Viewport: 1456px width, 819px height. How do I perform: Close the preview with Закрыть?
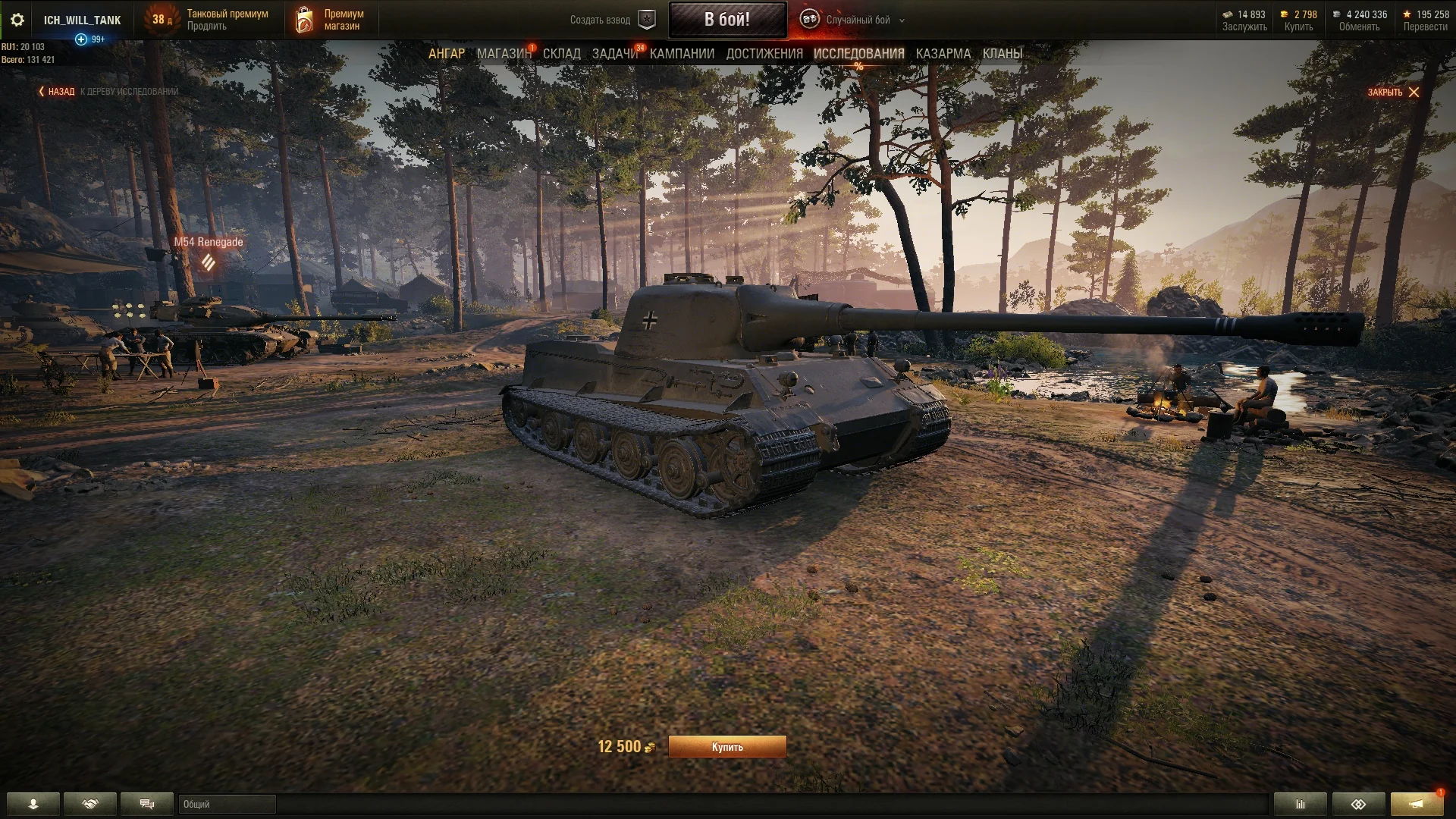click(1393, 93)
